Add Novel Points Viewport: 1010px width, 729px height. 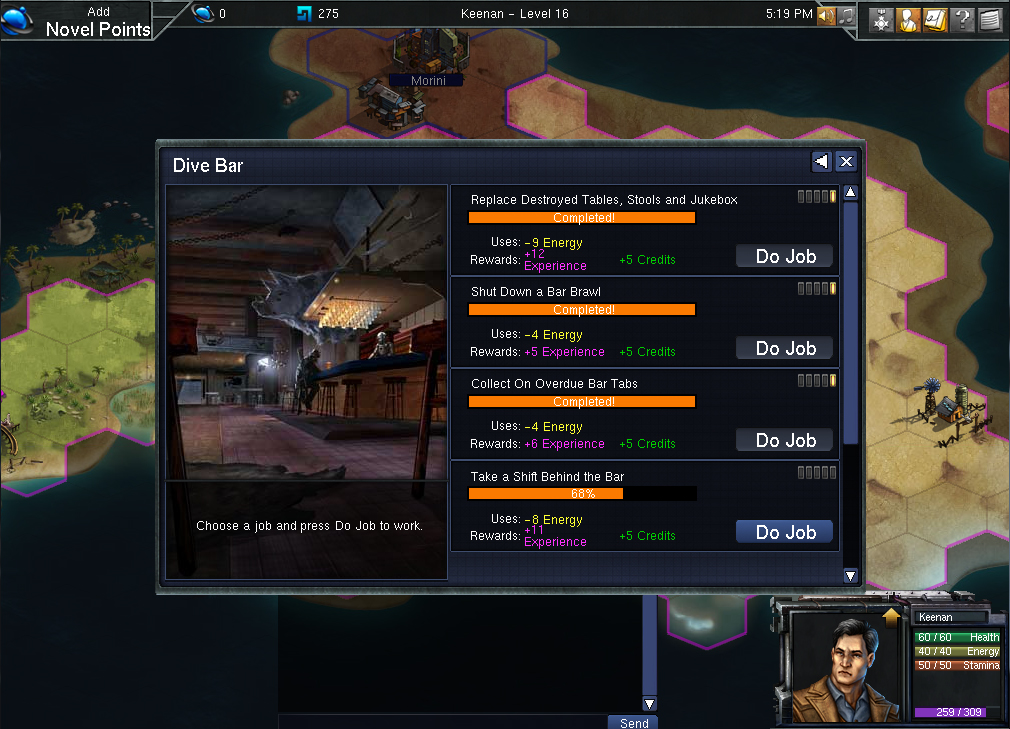[x=97, y=21]
